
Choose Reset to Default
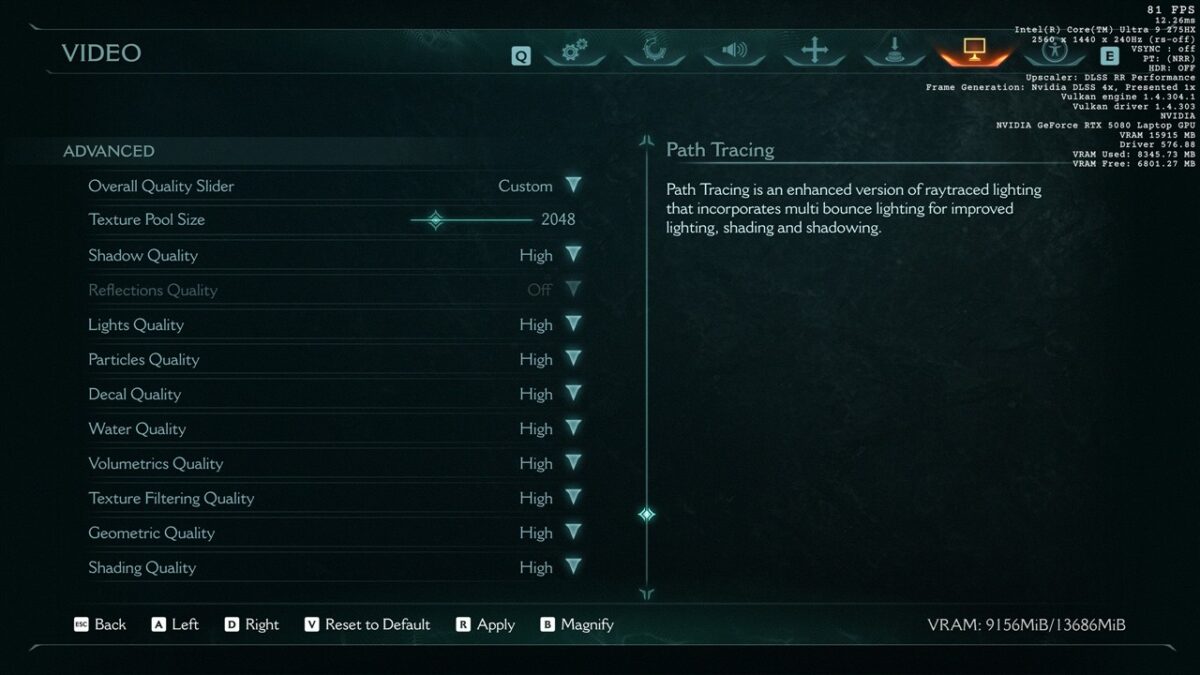pos(367,624)
